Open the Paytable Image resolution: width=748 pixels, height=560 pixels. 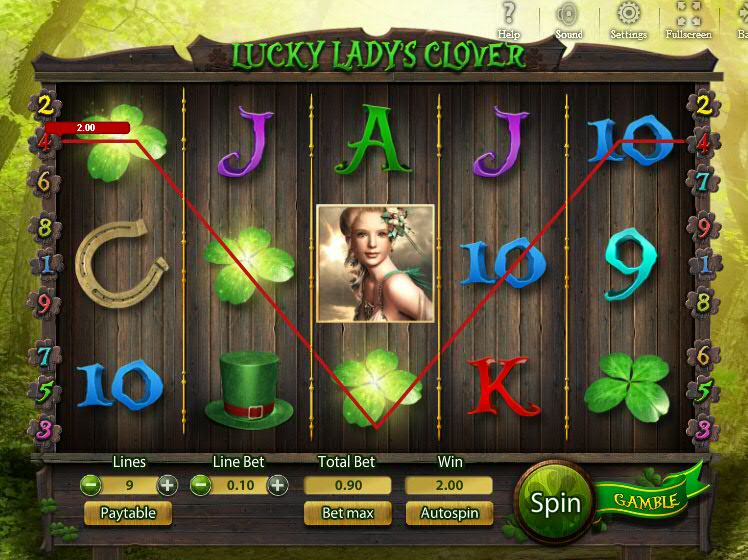click(x=128, y=513)
